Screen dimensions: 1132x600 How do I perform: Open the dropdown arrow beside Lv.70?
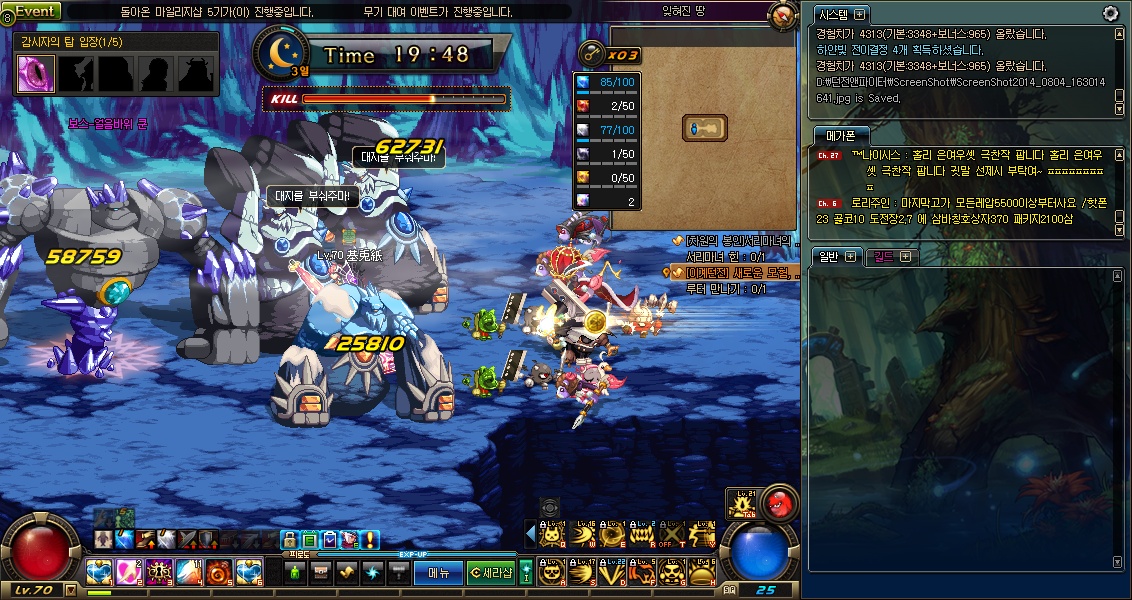pyautogui.click(x=71, y=590)
